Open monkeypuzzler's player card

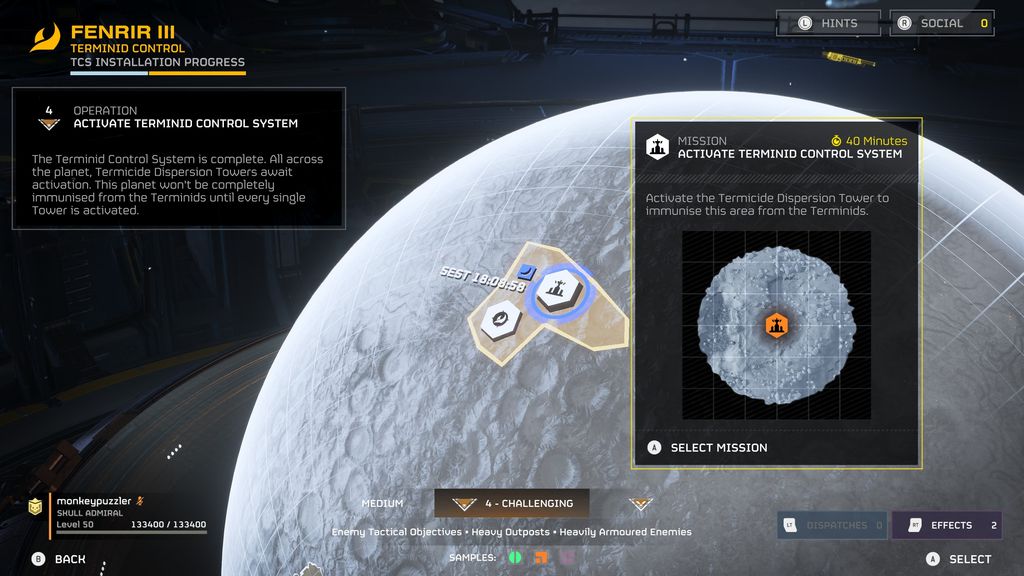[x=117, y=511]
